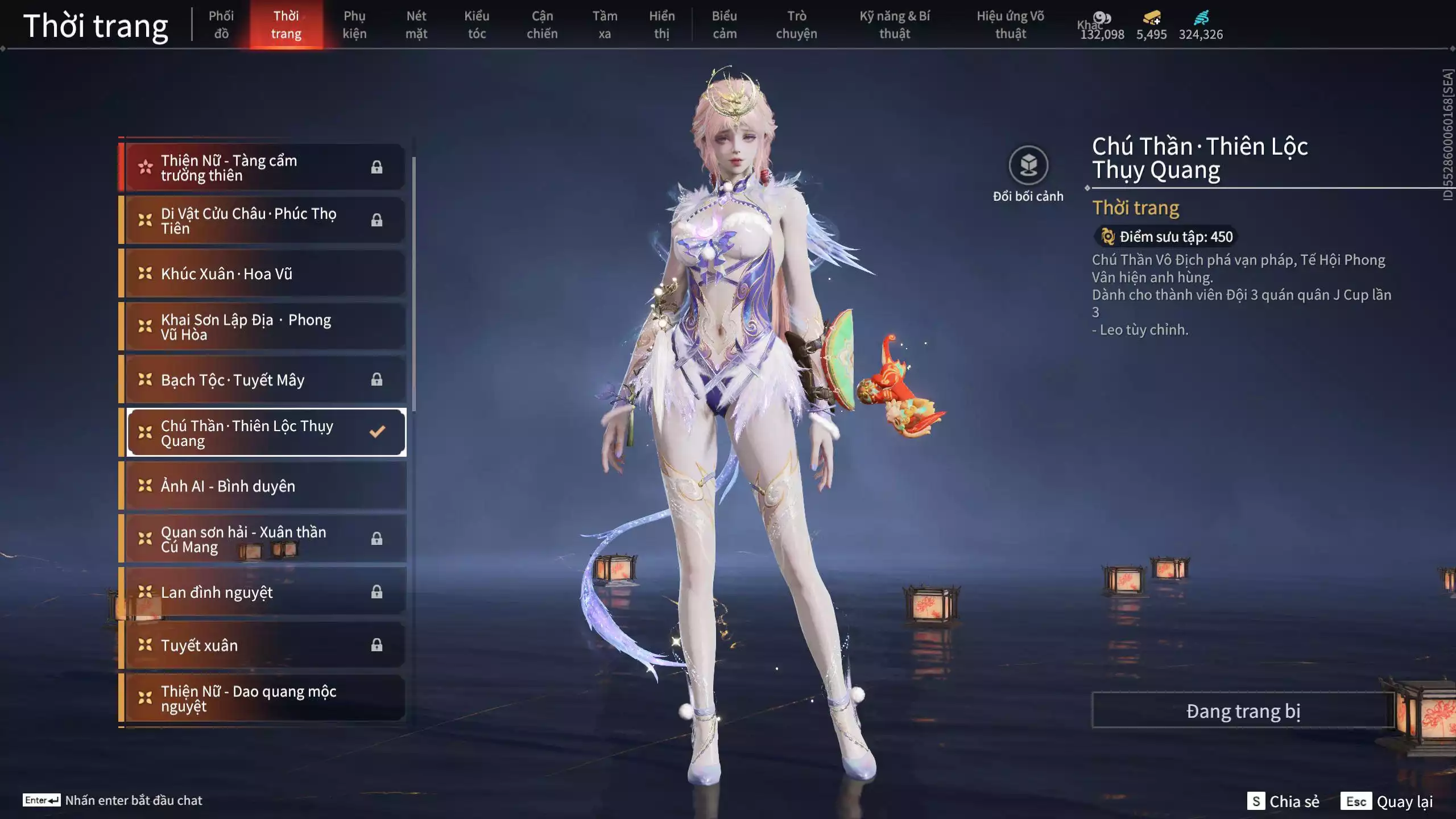
Task: Click the Đổi bối cảnh background icon
Action: click(x=1028, y=166)
